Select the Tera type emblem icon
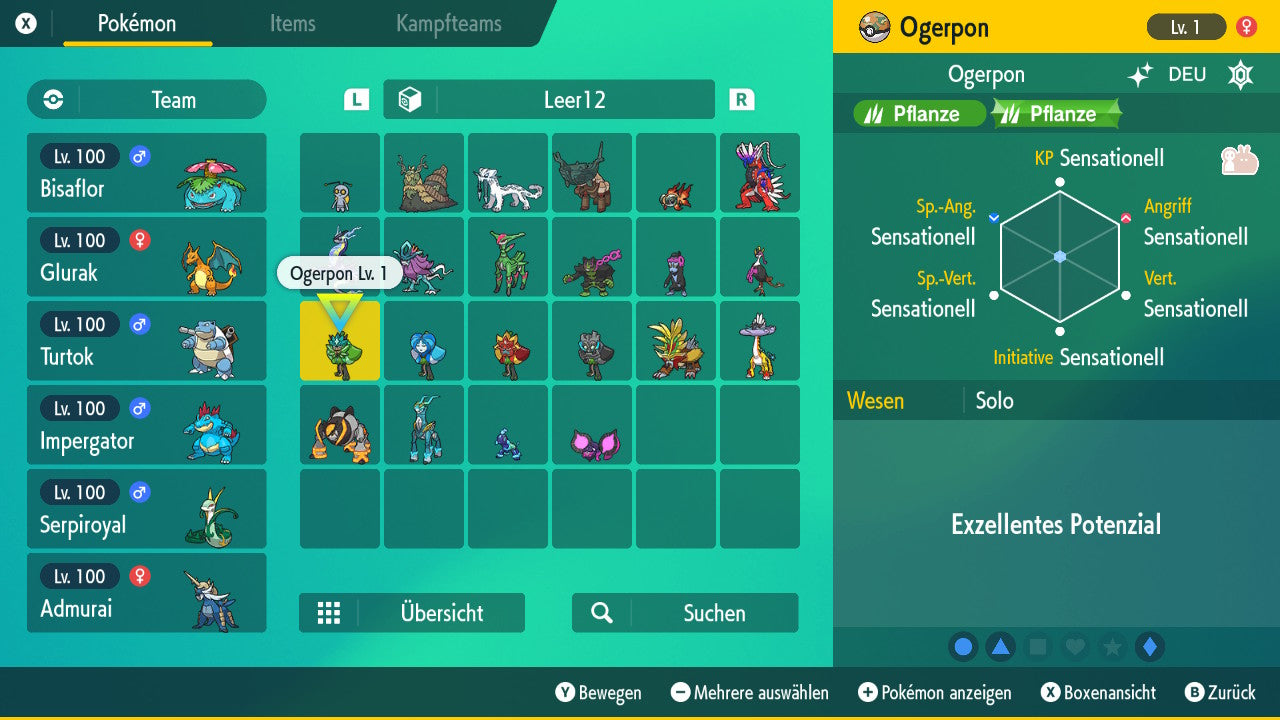The height and width of the screenshot is (720, 1280). (x=1240, y=74)
